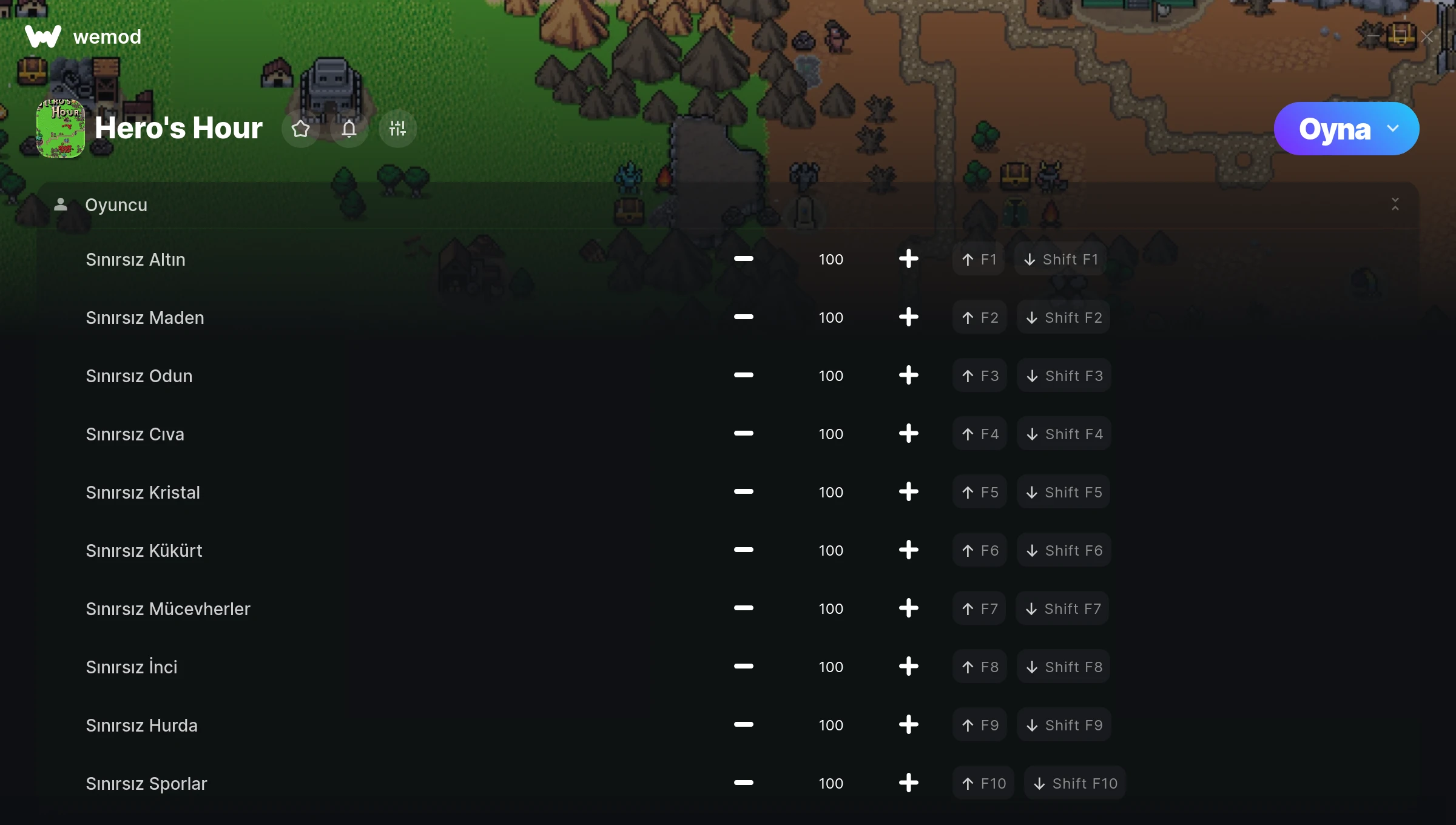The height and width of the screenshot is (825, 1456).
Task: Collapse the Oyuncu section
Action: click(1395, 204)
